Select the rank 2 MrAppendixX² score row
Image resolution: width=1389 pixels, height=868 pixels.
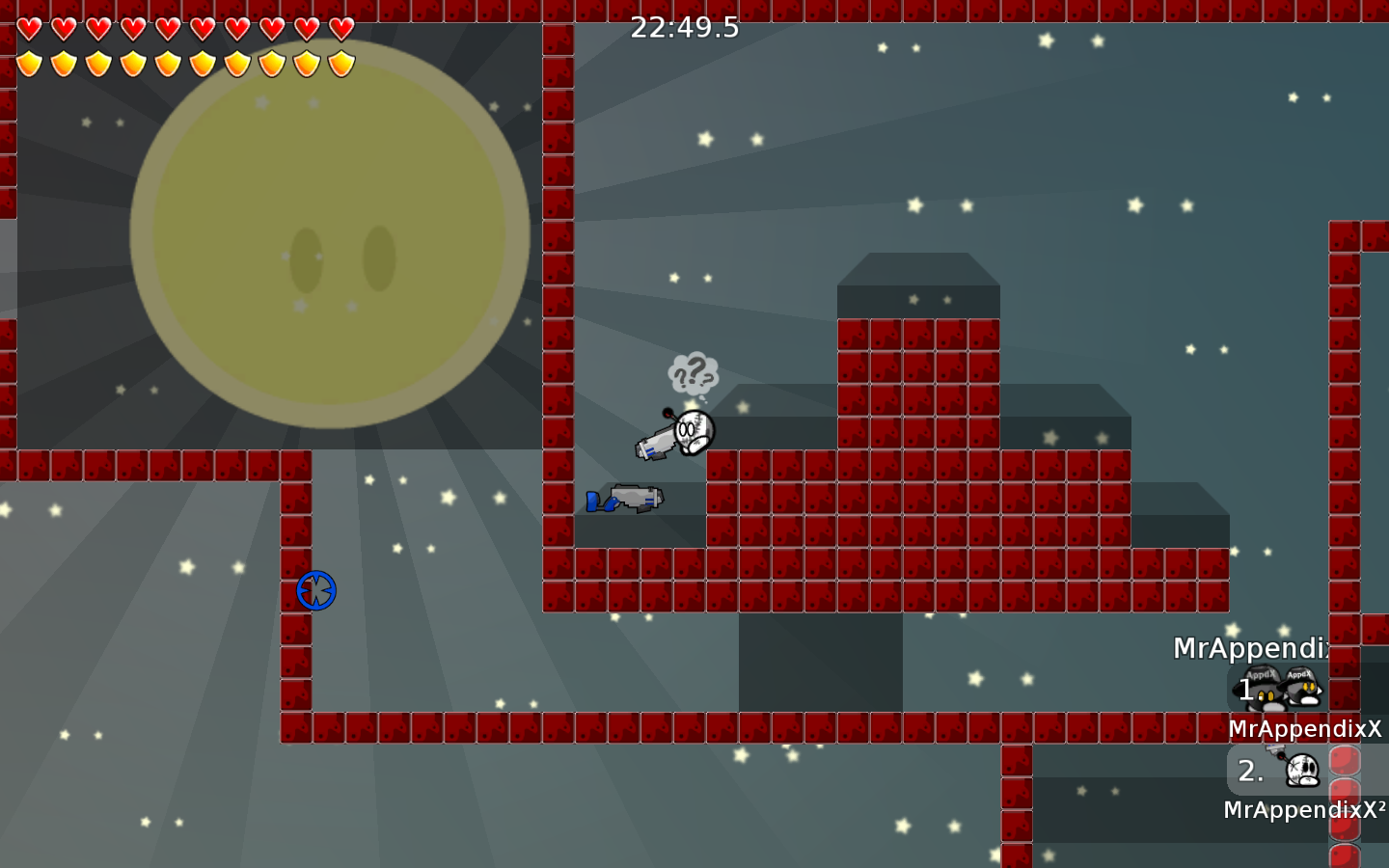[1279, 771]
